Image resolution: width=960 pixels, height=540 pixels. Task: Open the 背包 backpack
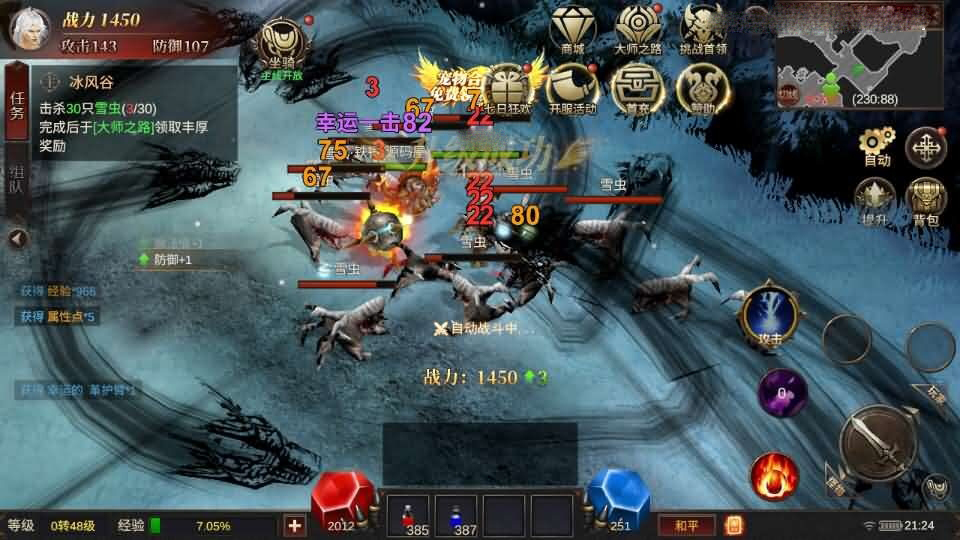coord(926,199)
